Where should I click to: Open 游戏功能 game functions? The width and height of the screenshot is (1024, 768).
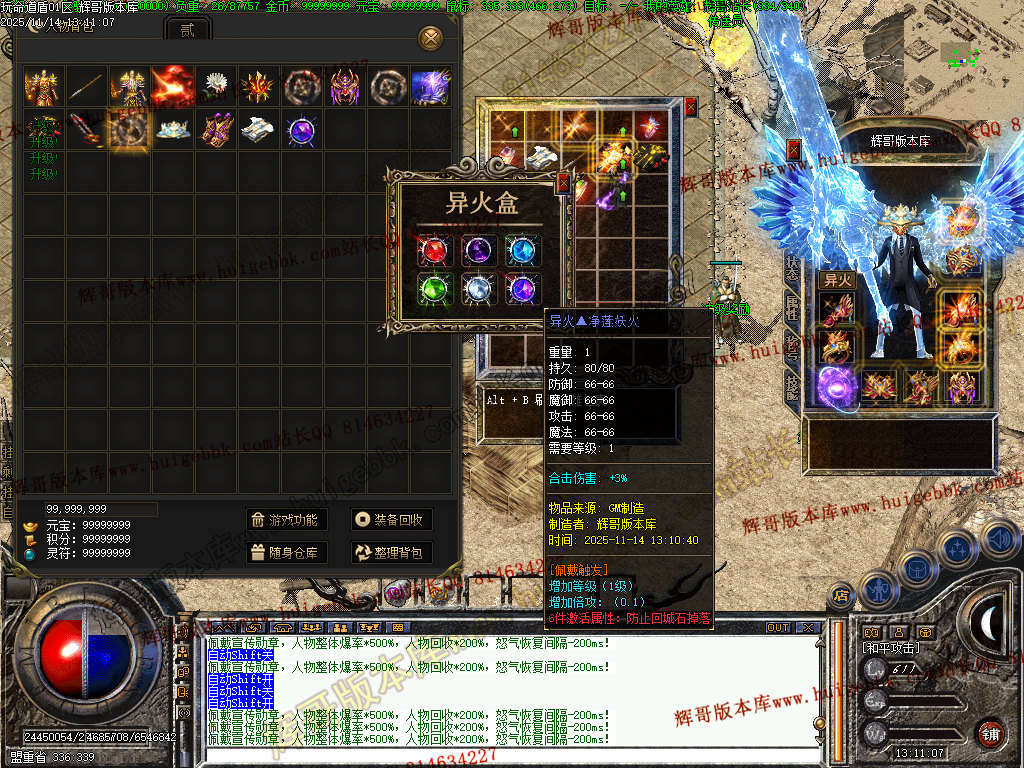(x=286, y=520)
